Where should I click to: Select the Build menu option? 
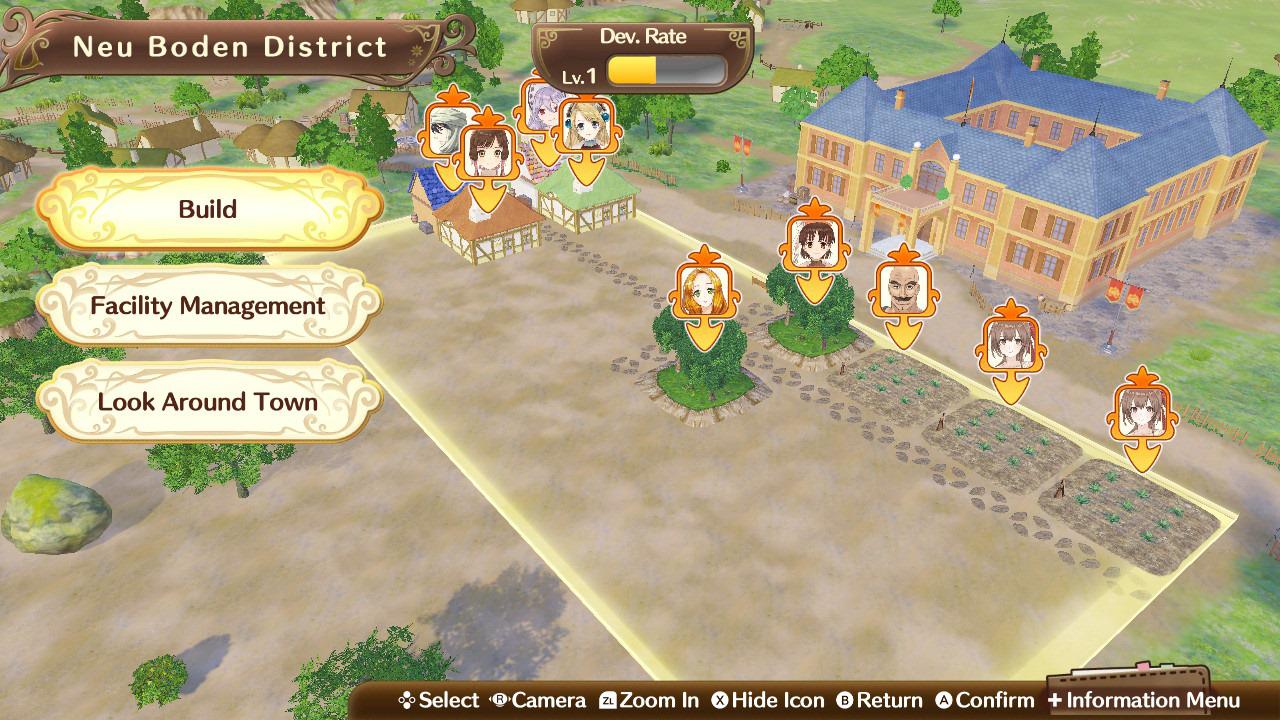(x=208, y=209)
